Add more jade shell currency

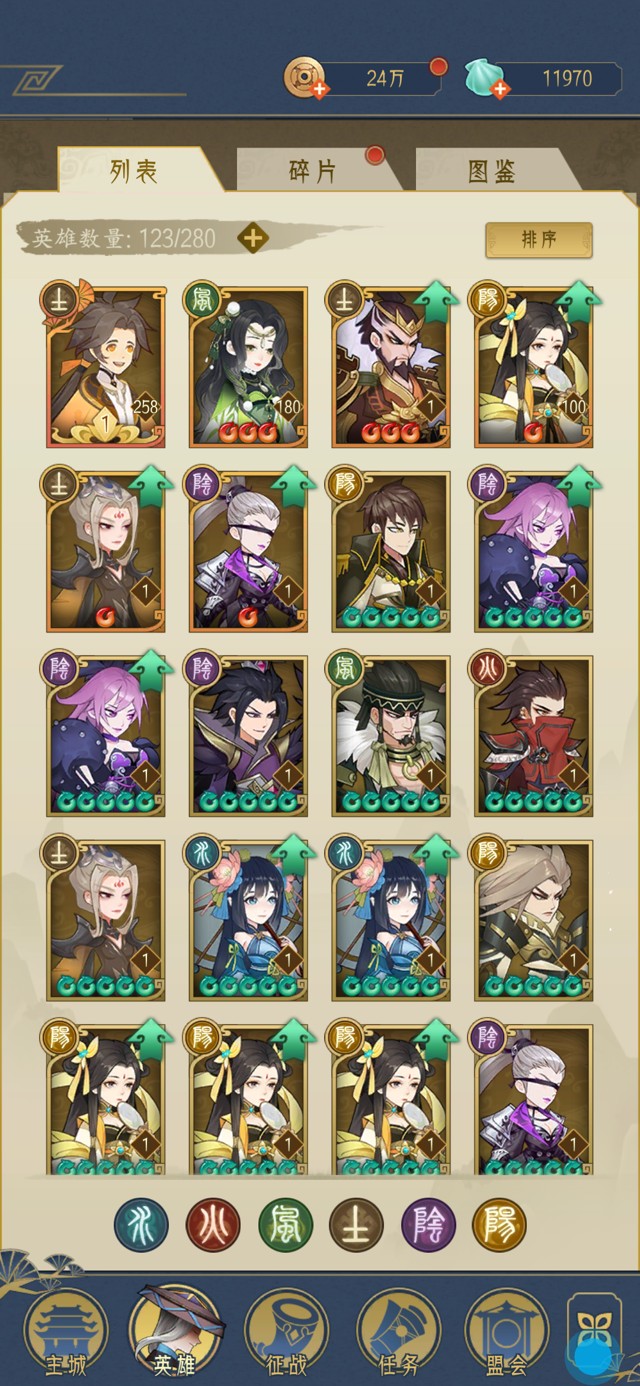[500, 90]
